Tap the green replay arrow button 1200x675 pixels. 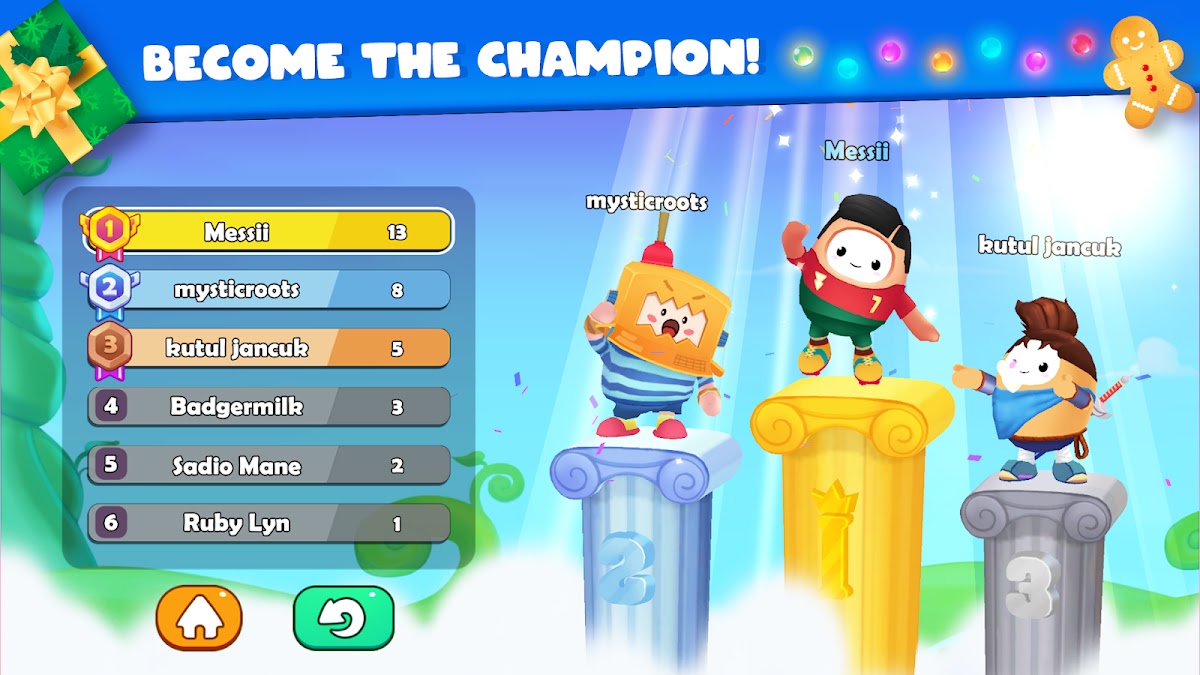[343, 619]
